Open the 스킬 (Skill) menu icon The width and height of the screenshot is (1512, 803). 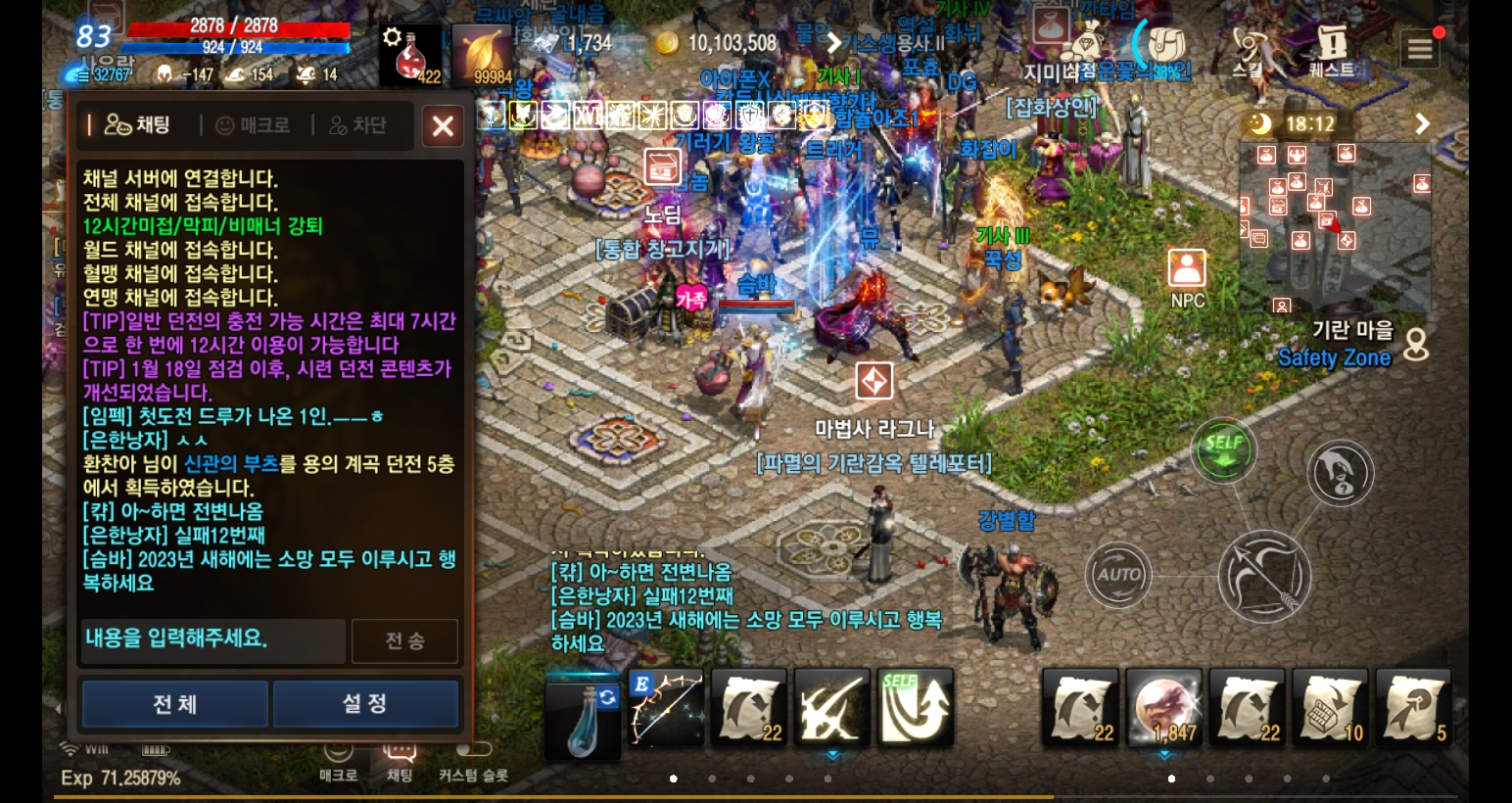click(1248, 44)
